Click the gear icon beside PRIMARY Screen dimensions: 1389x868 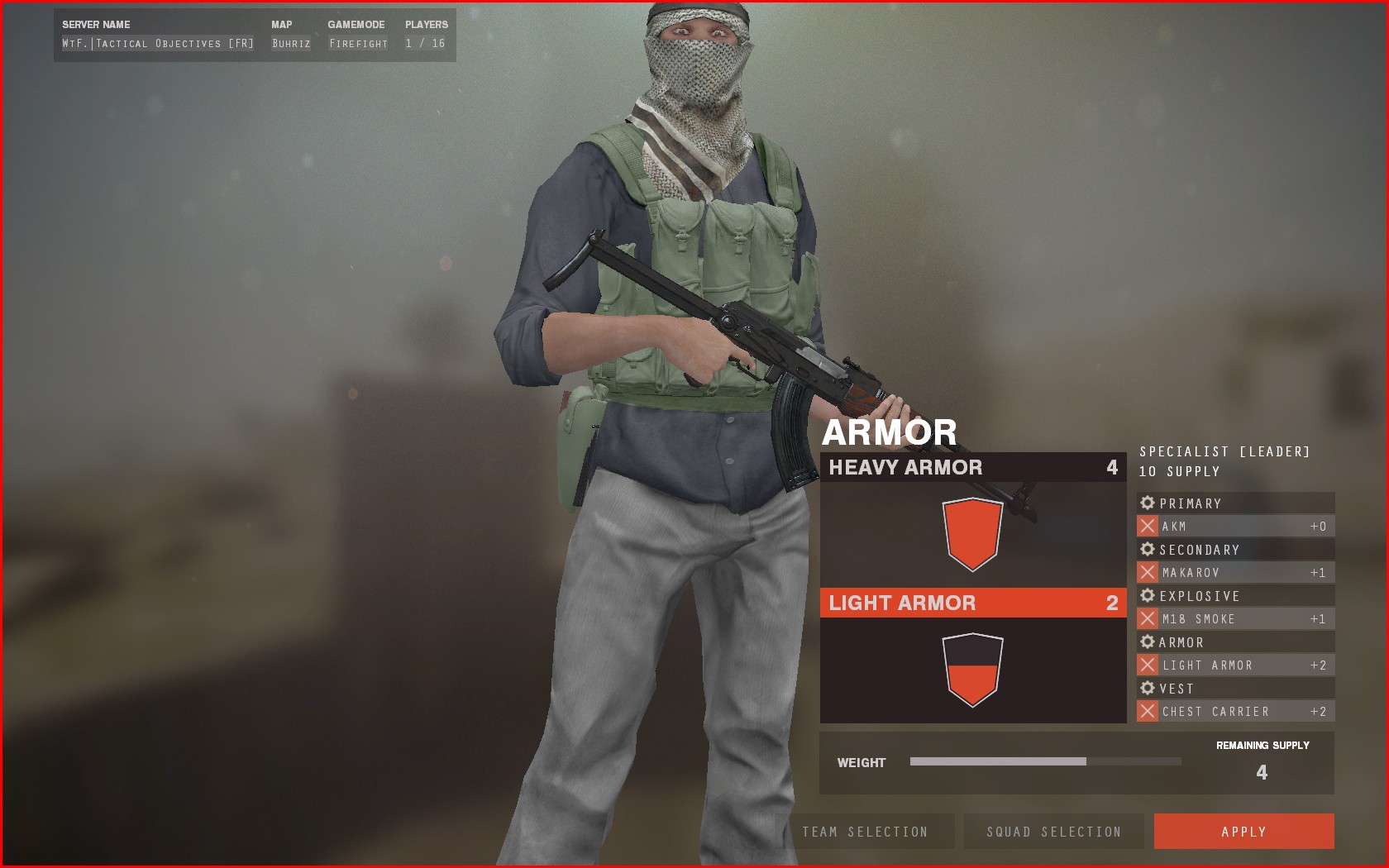(1147, 503)
